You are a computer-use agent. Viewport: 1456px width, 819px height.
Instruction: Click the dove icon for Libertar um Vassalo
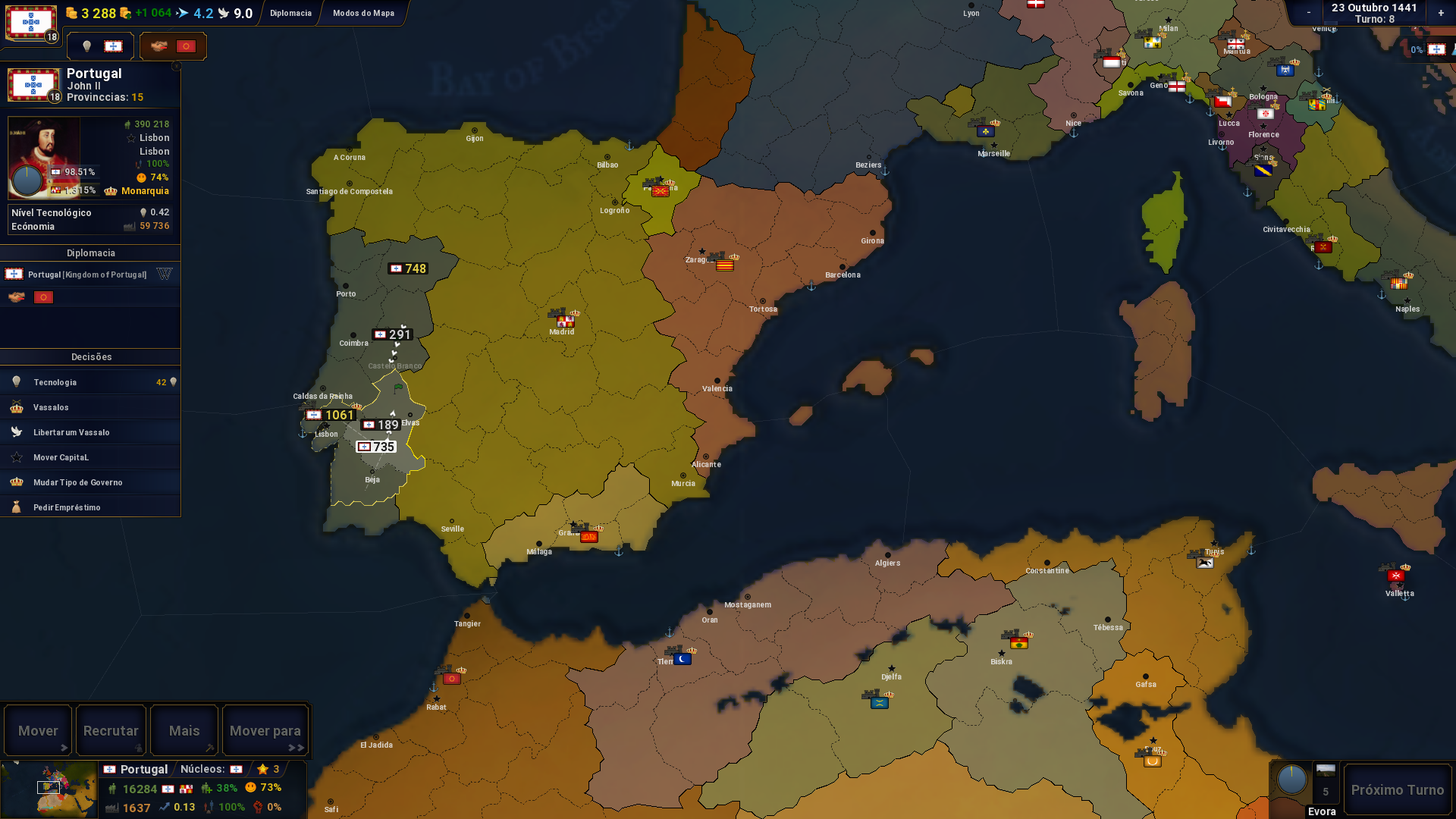point(15,432)
